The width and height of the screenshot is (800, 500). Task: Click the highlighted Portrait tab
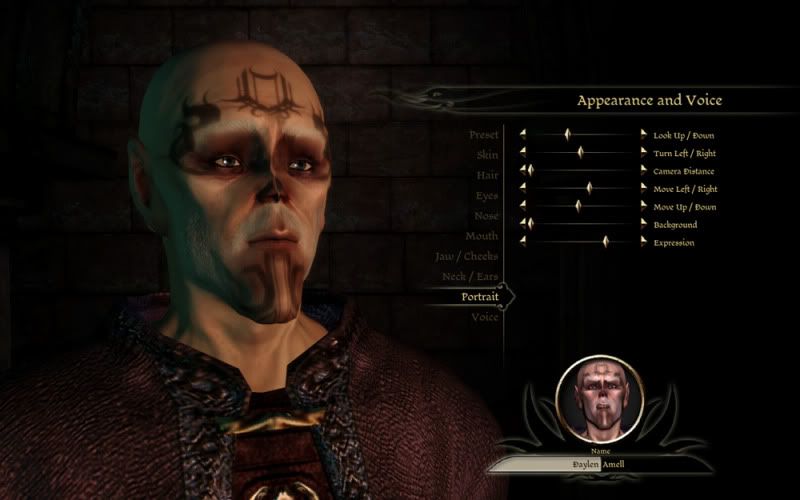[x=480, y=296]
